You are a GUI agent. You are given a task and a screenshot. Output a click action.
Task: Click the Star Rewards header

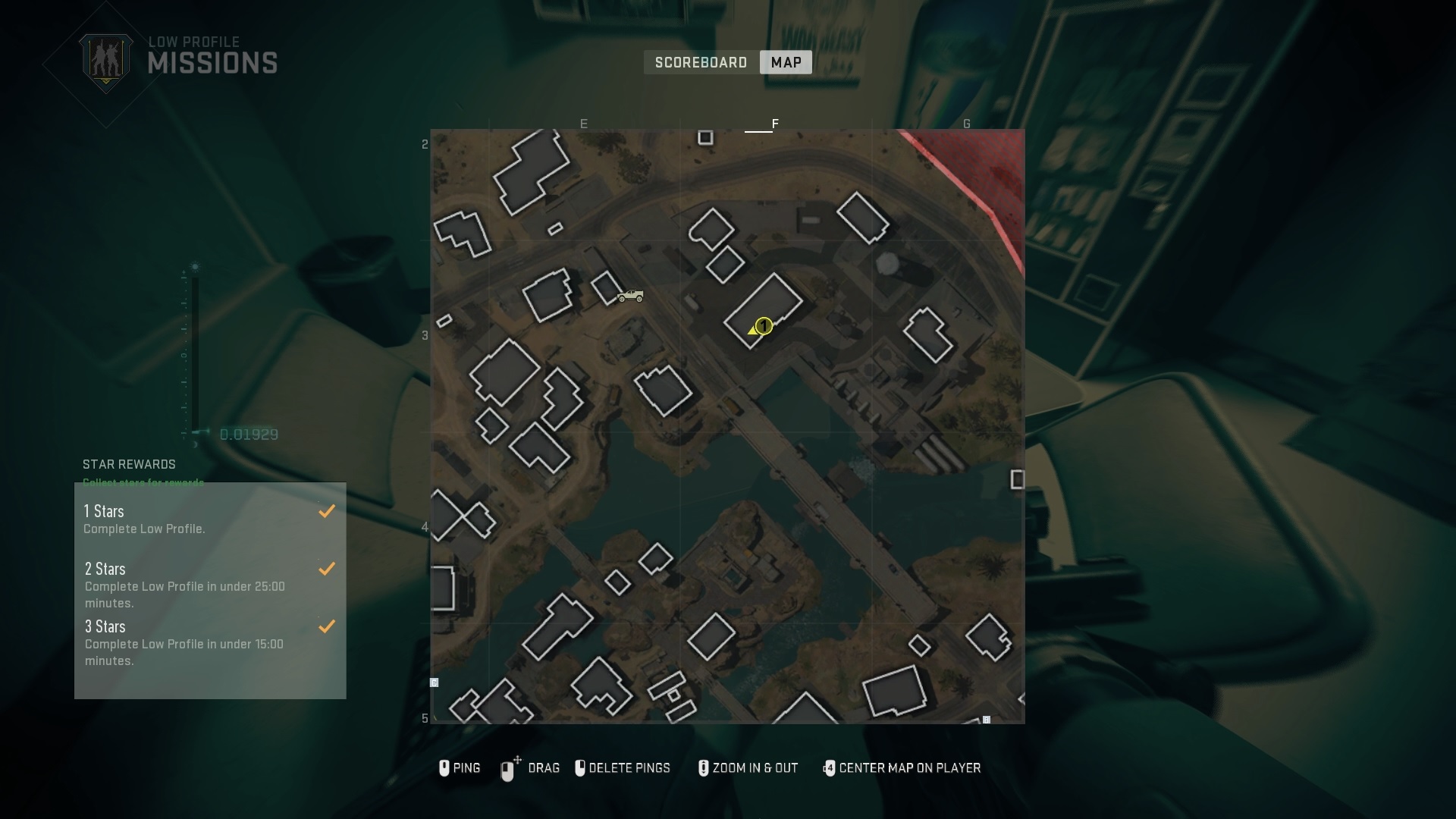[129, 464]
